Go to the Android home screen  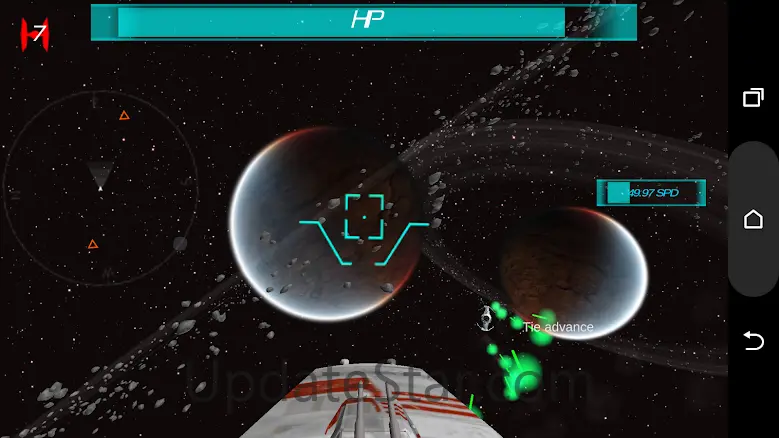coord(753,219)
